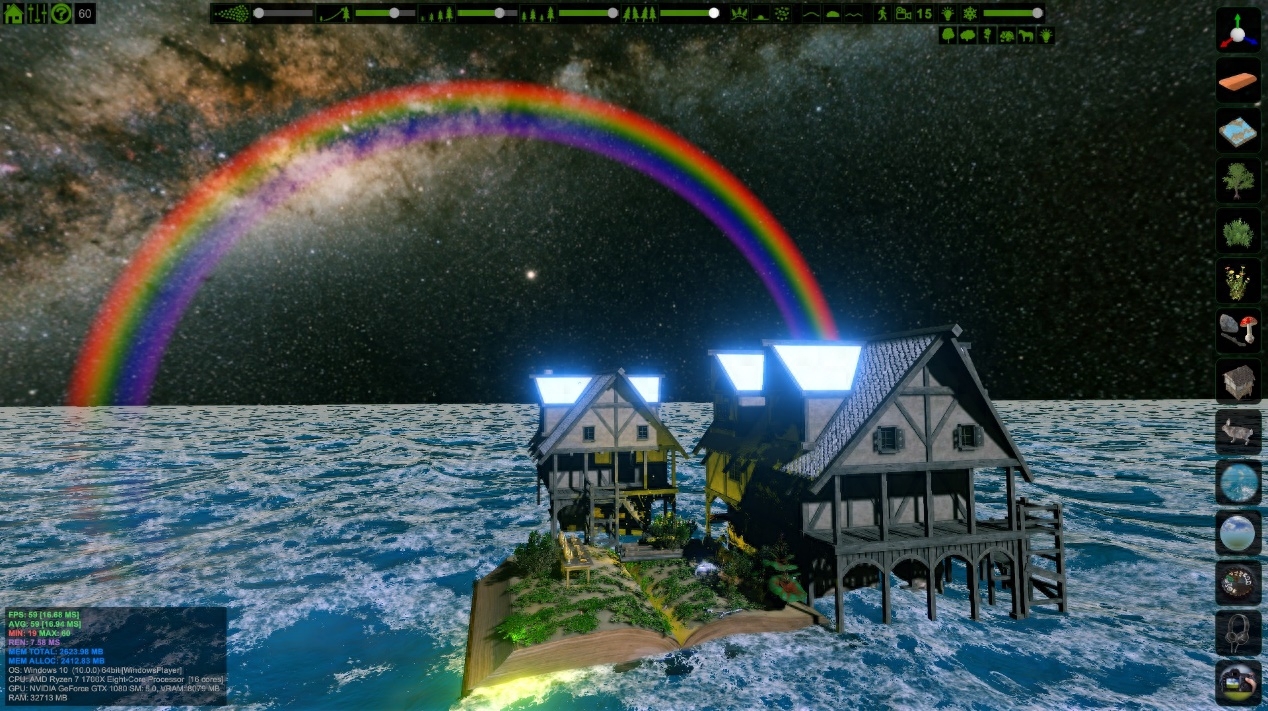Choose the building placement tool
Screen dimensions: 1268x711
pos(1238,382)
